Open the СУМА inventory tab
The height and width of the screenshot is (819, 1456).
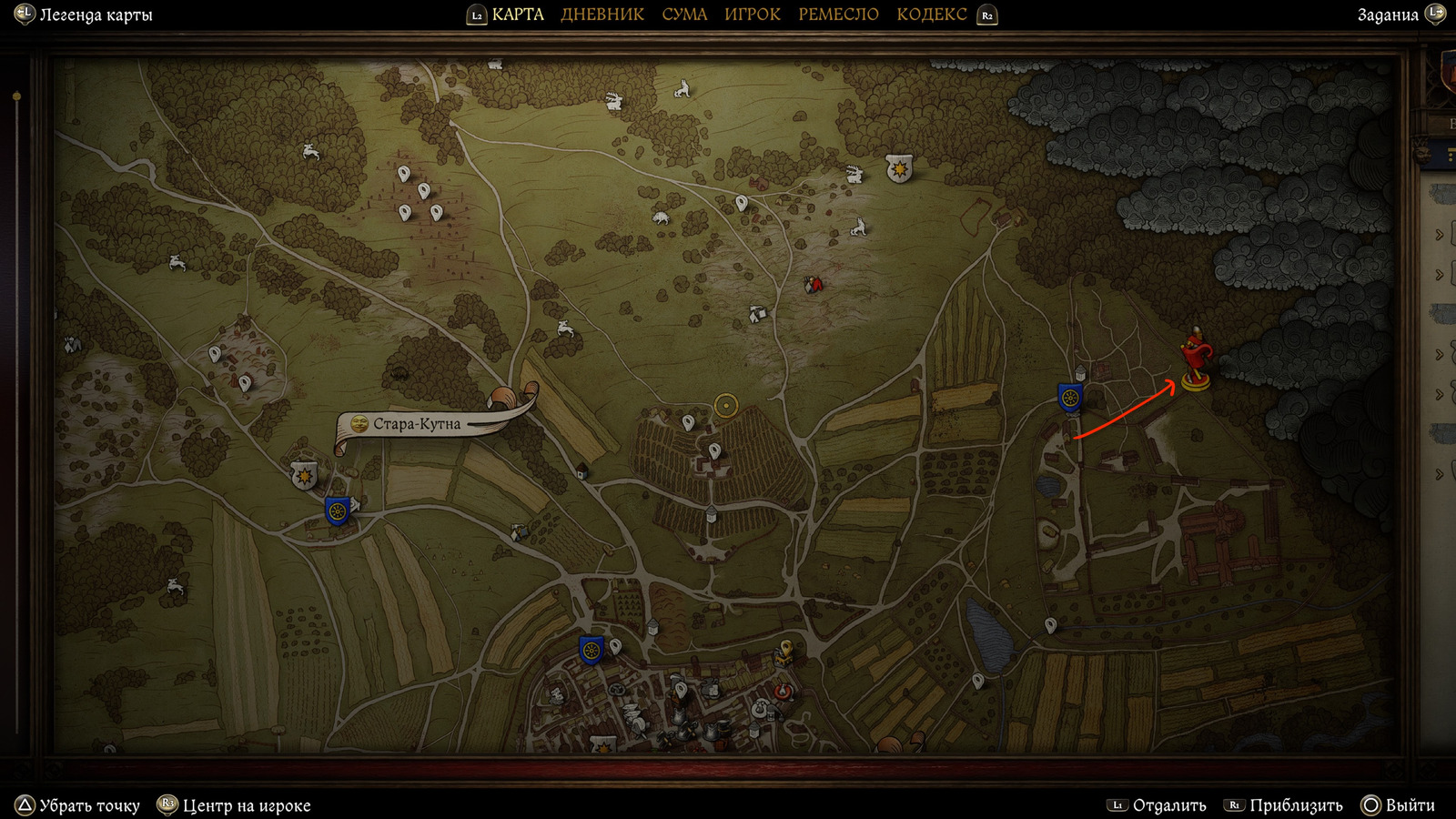tap(684, 15)
